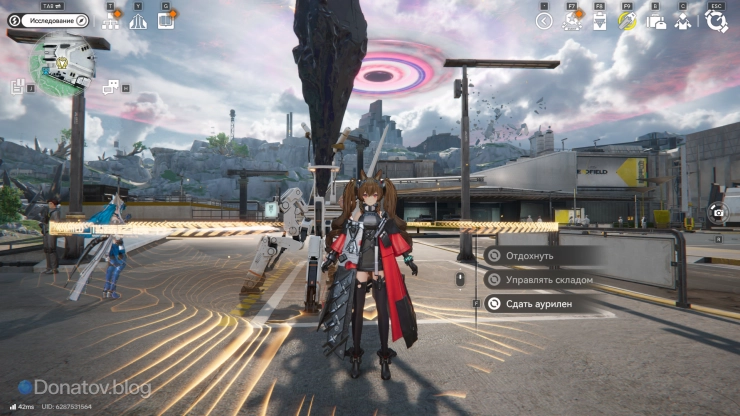Collapse the top-right menu with the arrow button

point(544,20)
